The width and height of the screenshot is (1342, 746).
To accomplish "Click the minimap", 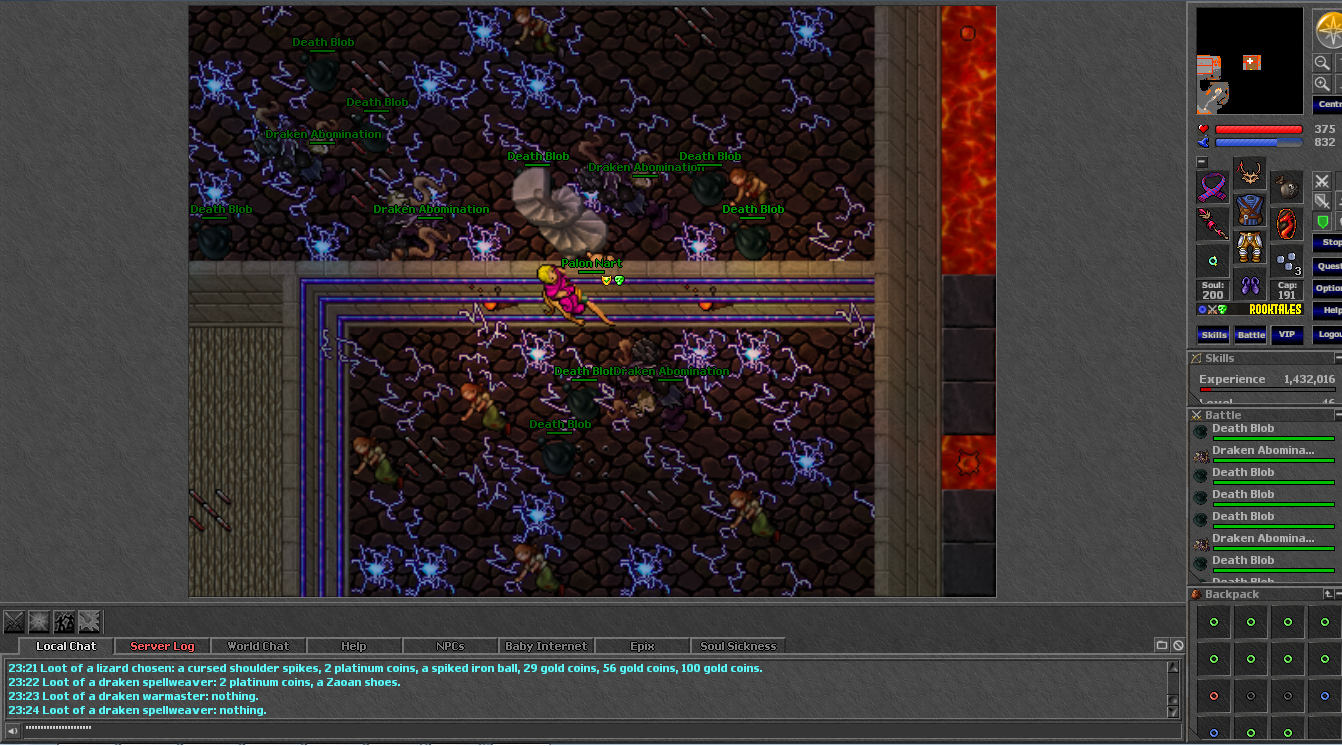I will coord(1250,61).
